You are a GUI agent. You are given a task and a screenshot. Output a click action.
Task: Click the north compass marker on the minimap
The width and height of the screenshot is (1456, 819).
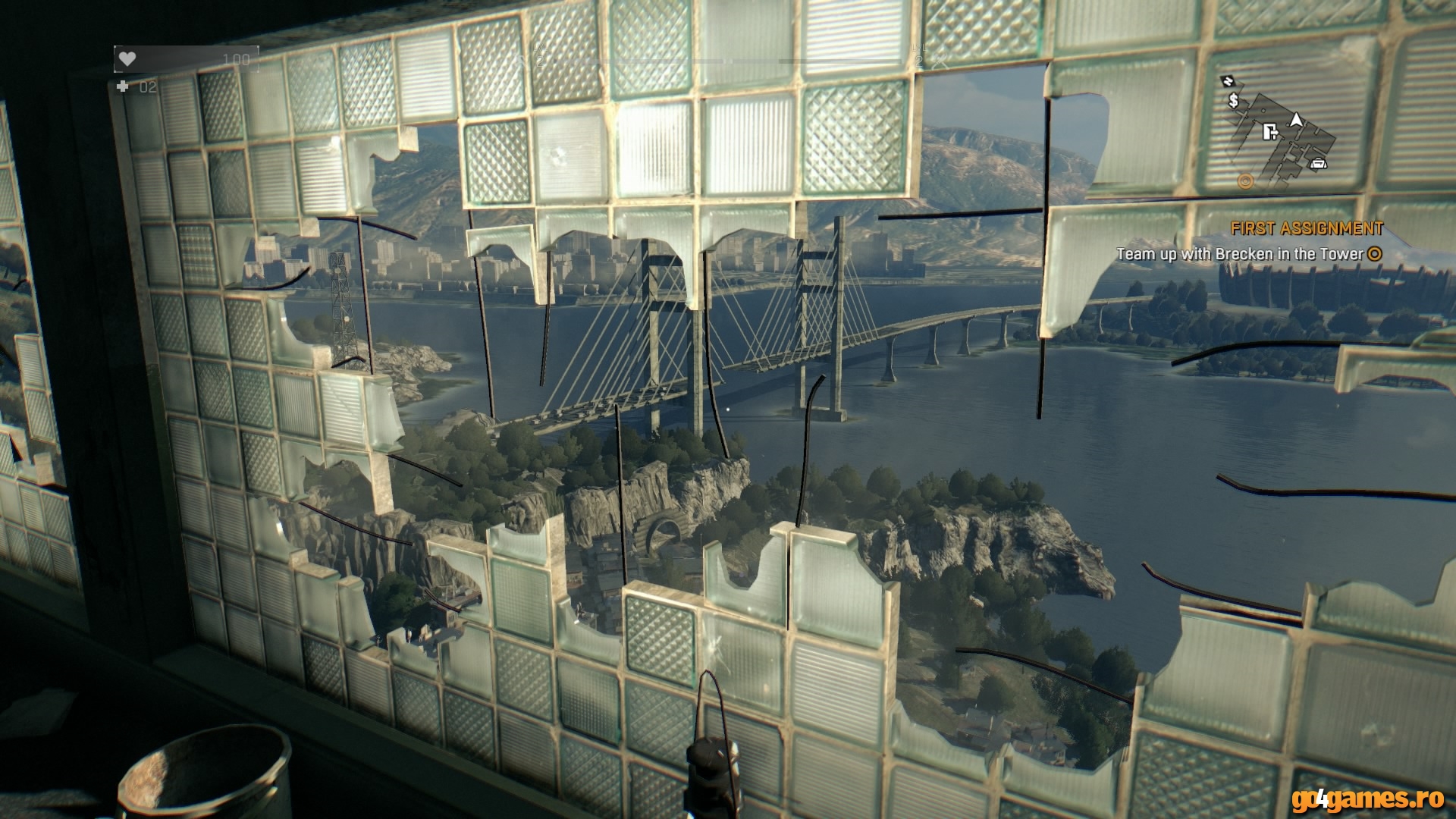coord(1227,80)
